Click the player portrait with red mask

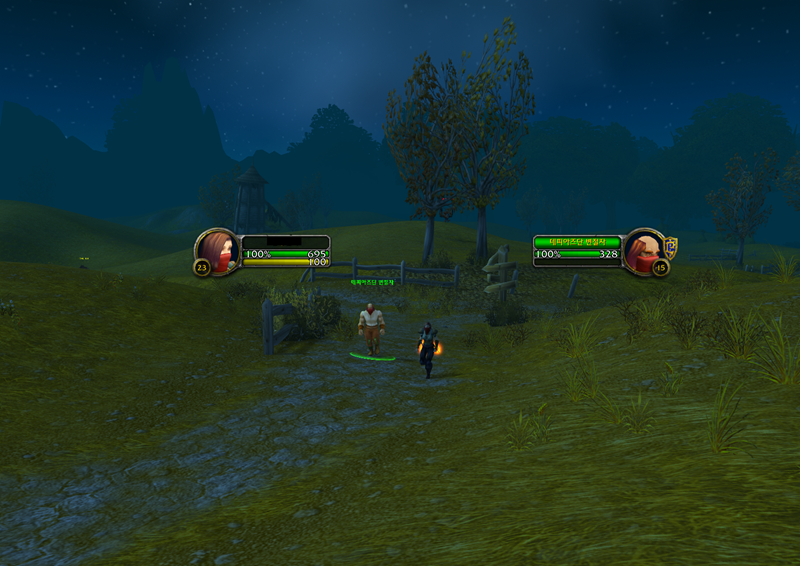[x=218, y=250]
